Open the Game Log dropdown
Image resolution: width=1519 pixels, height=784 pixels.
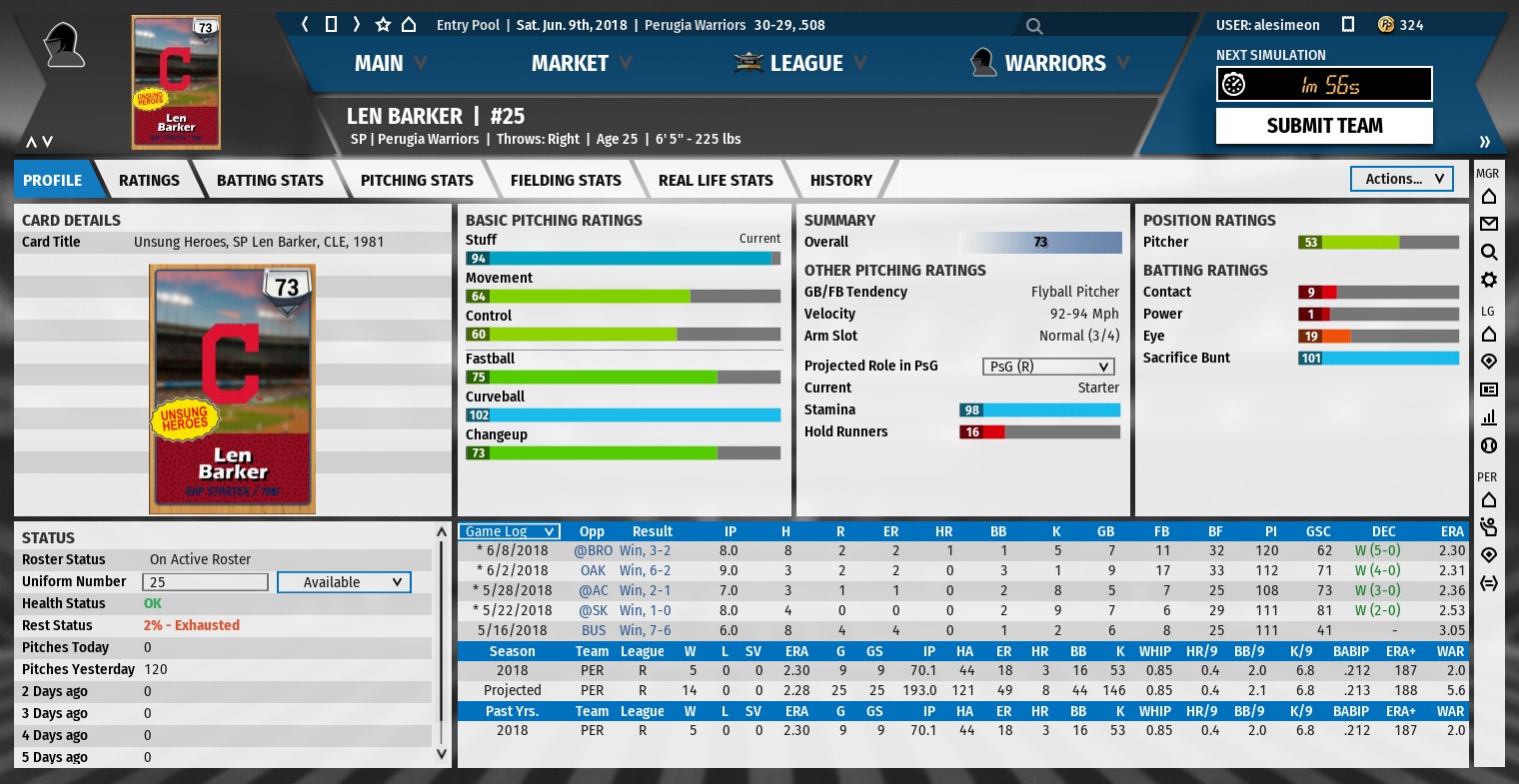509,531
